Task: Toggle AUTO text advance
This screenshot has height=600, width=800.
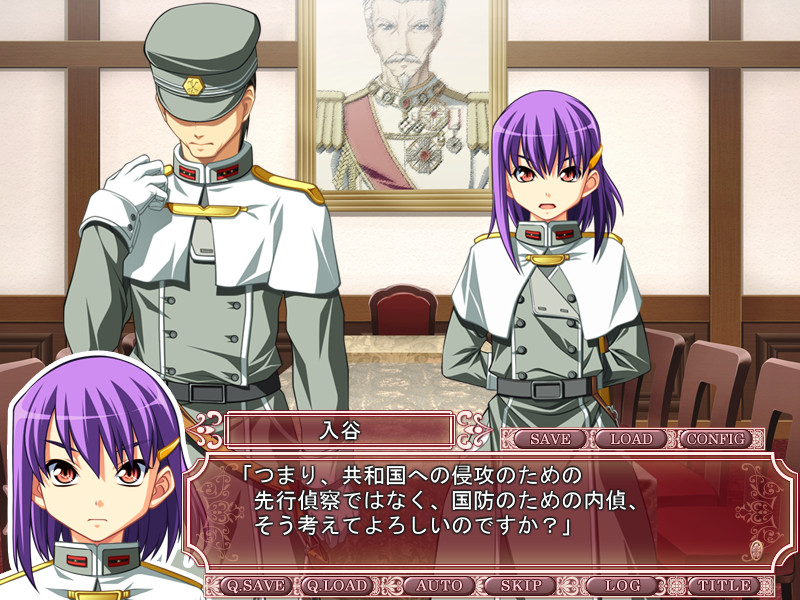Action: coord(437,586)
